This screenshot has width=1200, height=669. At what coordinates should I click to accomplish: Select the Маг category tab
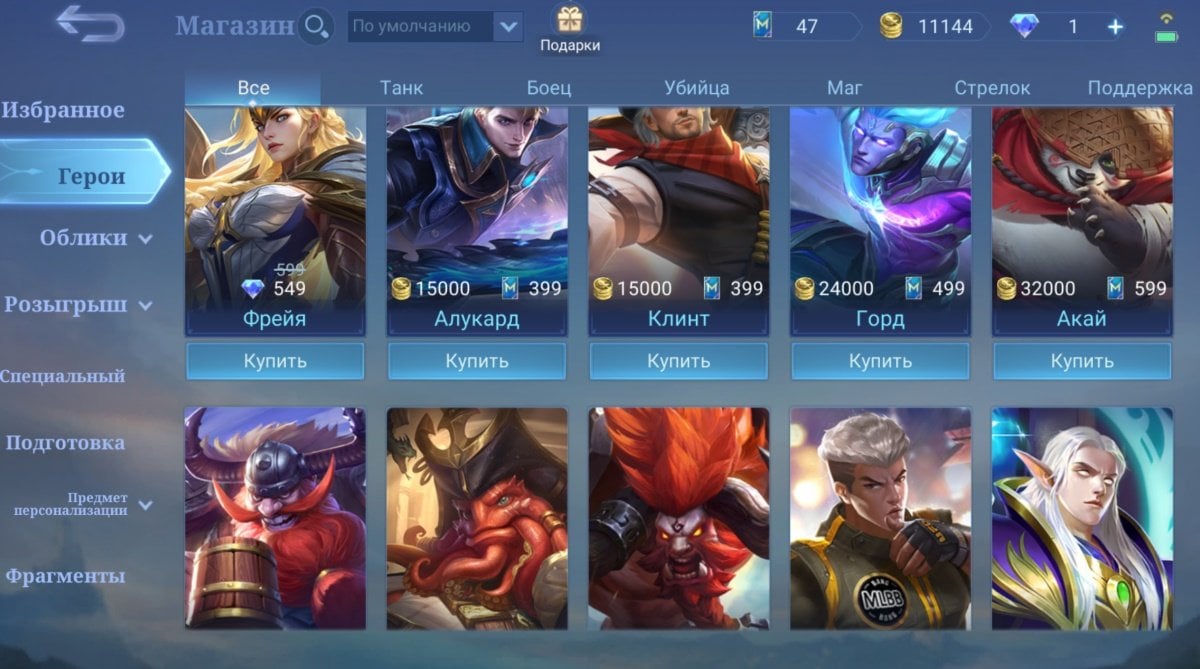pyautogui.click(x=844, y=88)
